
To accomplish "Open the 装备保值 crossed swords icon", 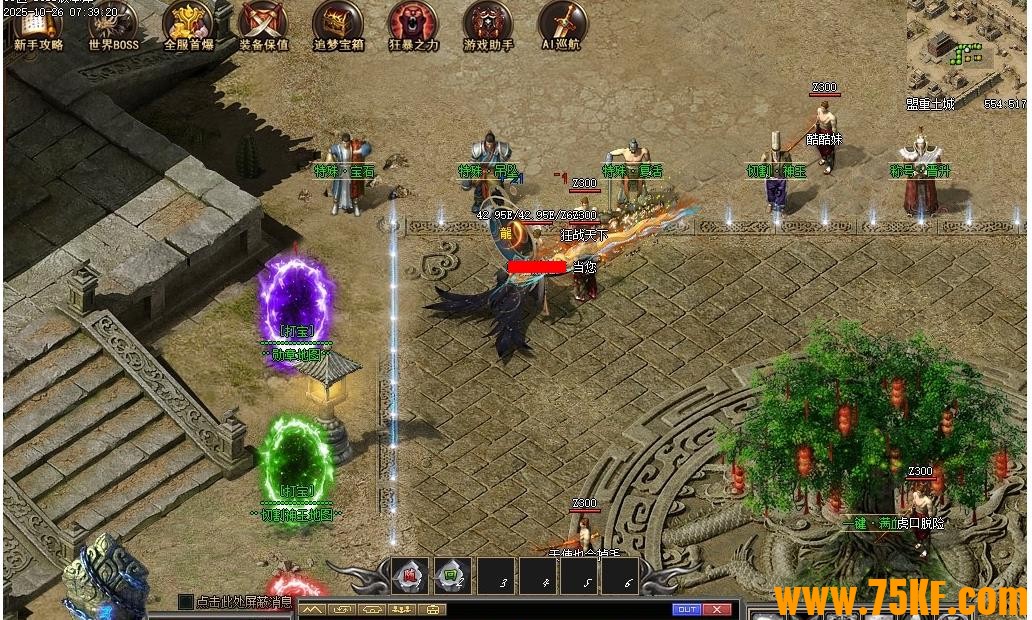I will click(263, 23).
